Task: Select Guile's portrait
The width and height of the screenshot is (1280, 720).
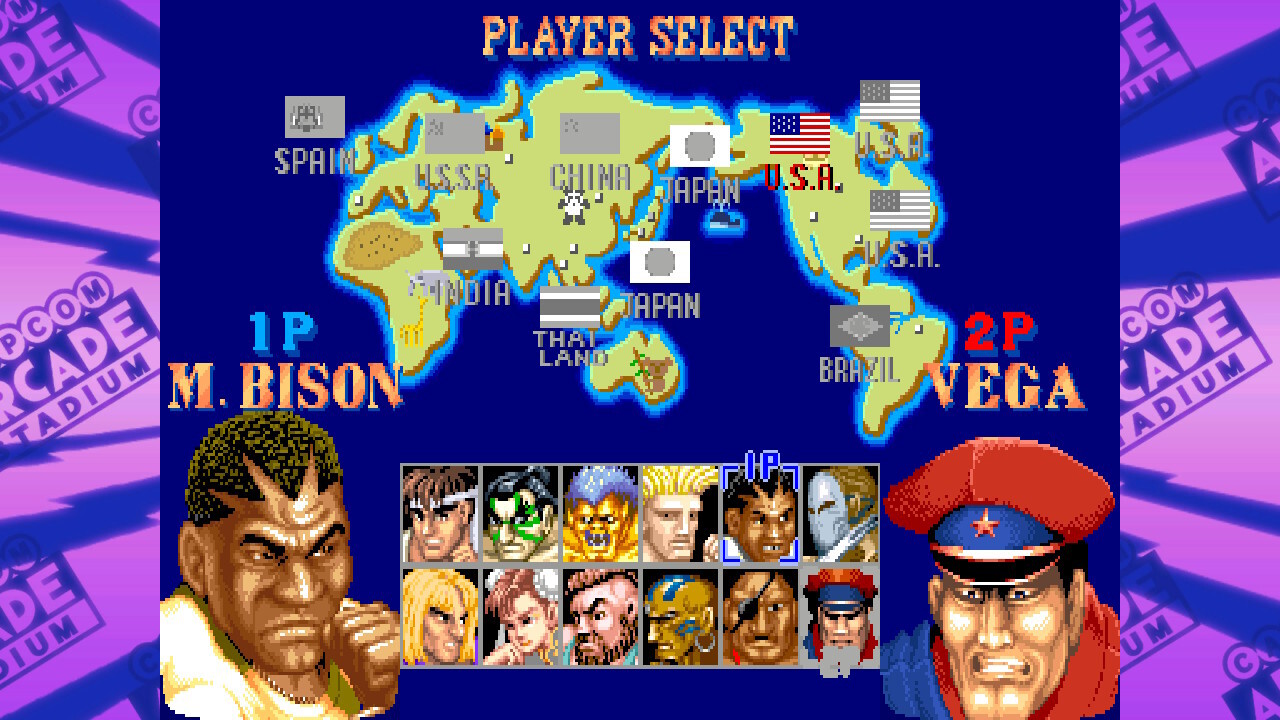Action: (680, 515)
